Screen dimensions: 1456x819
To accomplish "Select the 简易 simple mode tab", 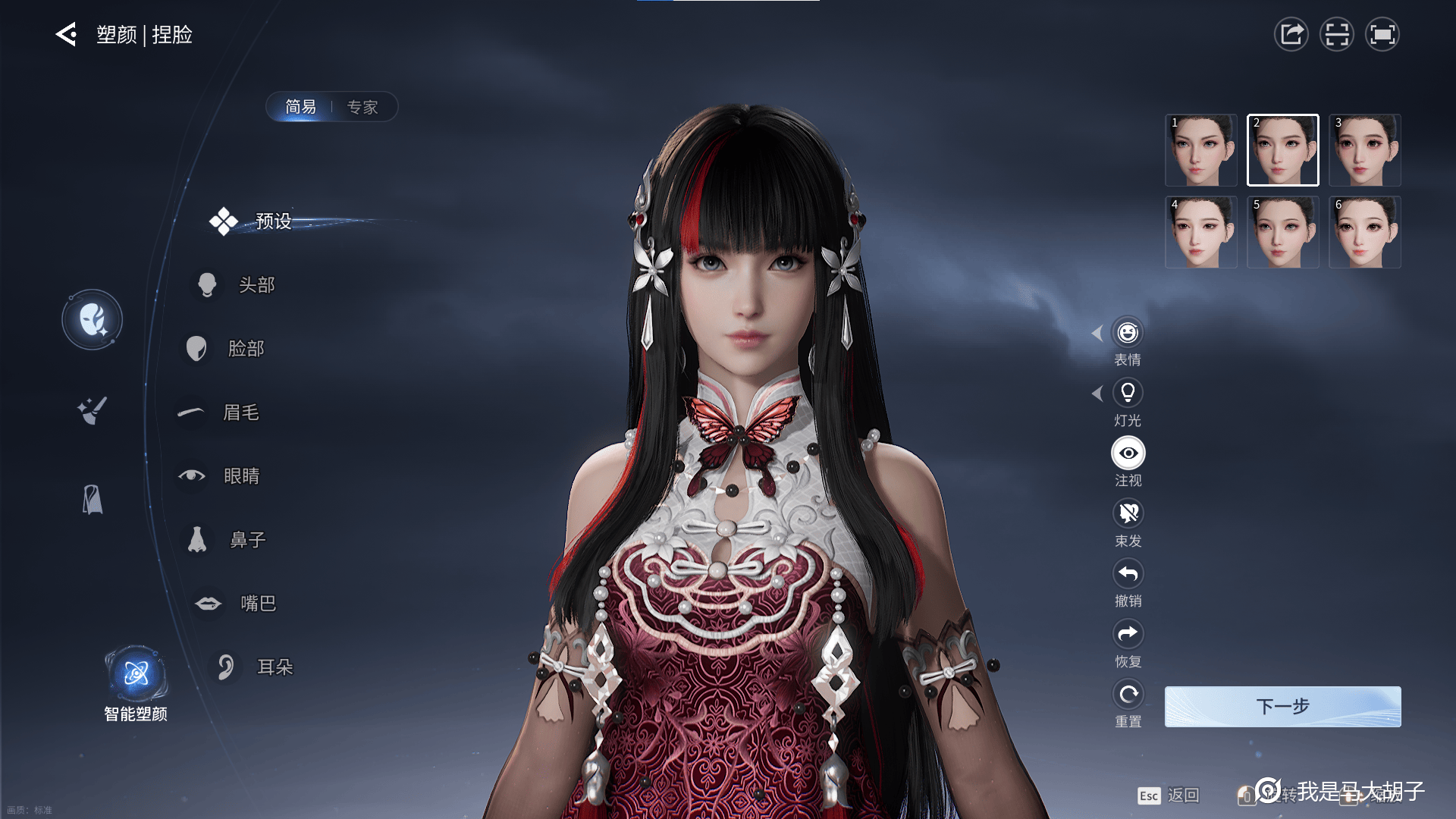I will tap(300, 107).
